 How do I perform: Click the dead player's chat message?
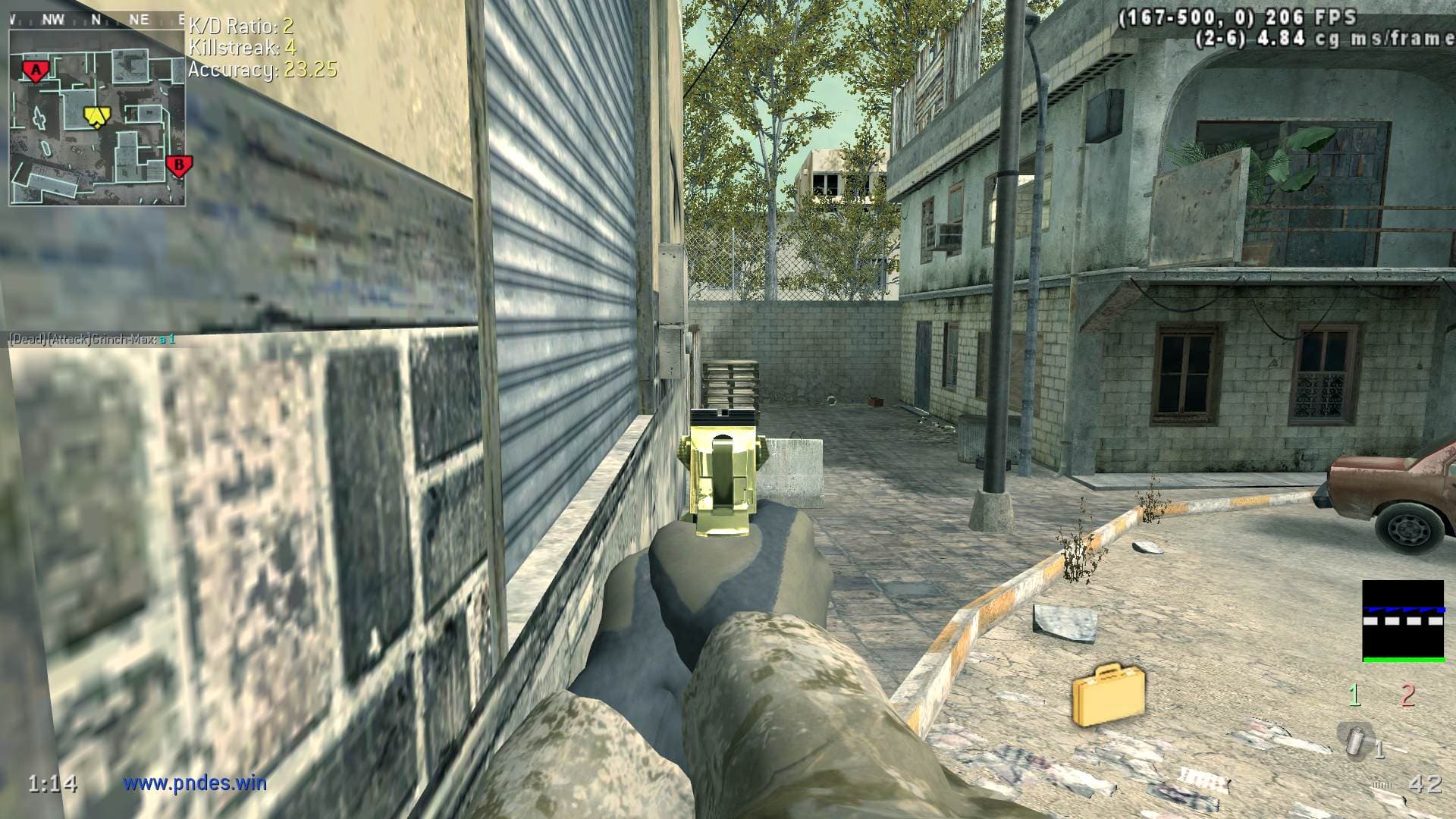click(92, 339)
